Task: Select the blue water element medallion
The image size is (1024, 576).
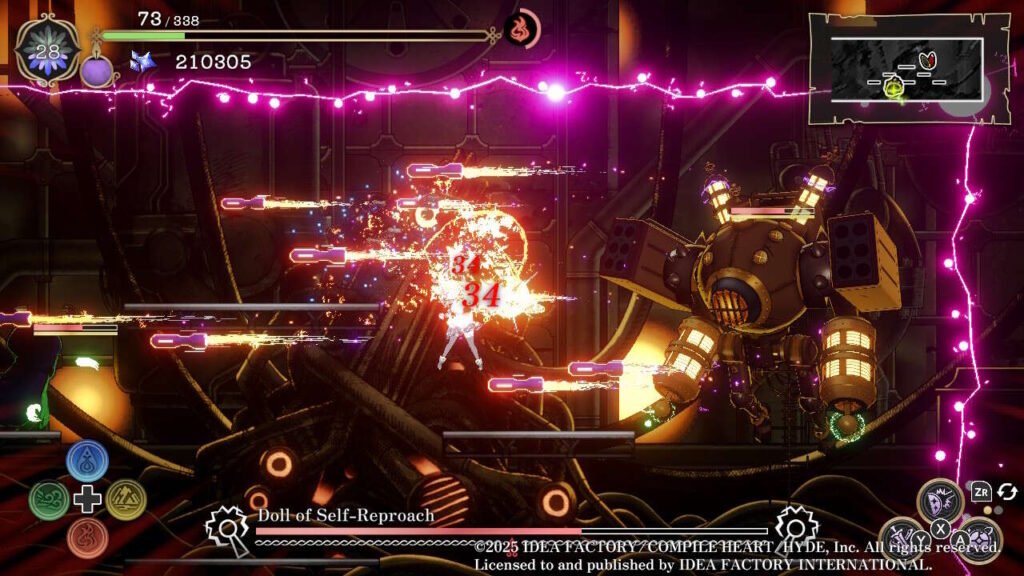Action: pyautogui.click(x=87, y=459)
